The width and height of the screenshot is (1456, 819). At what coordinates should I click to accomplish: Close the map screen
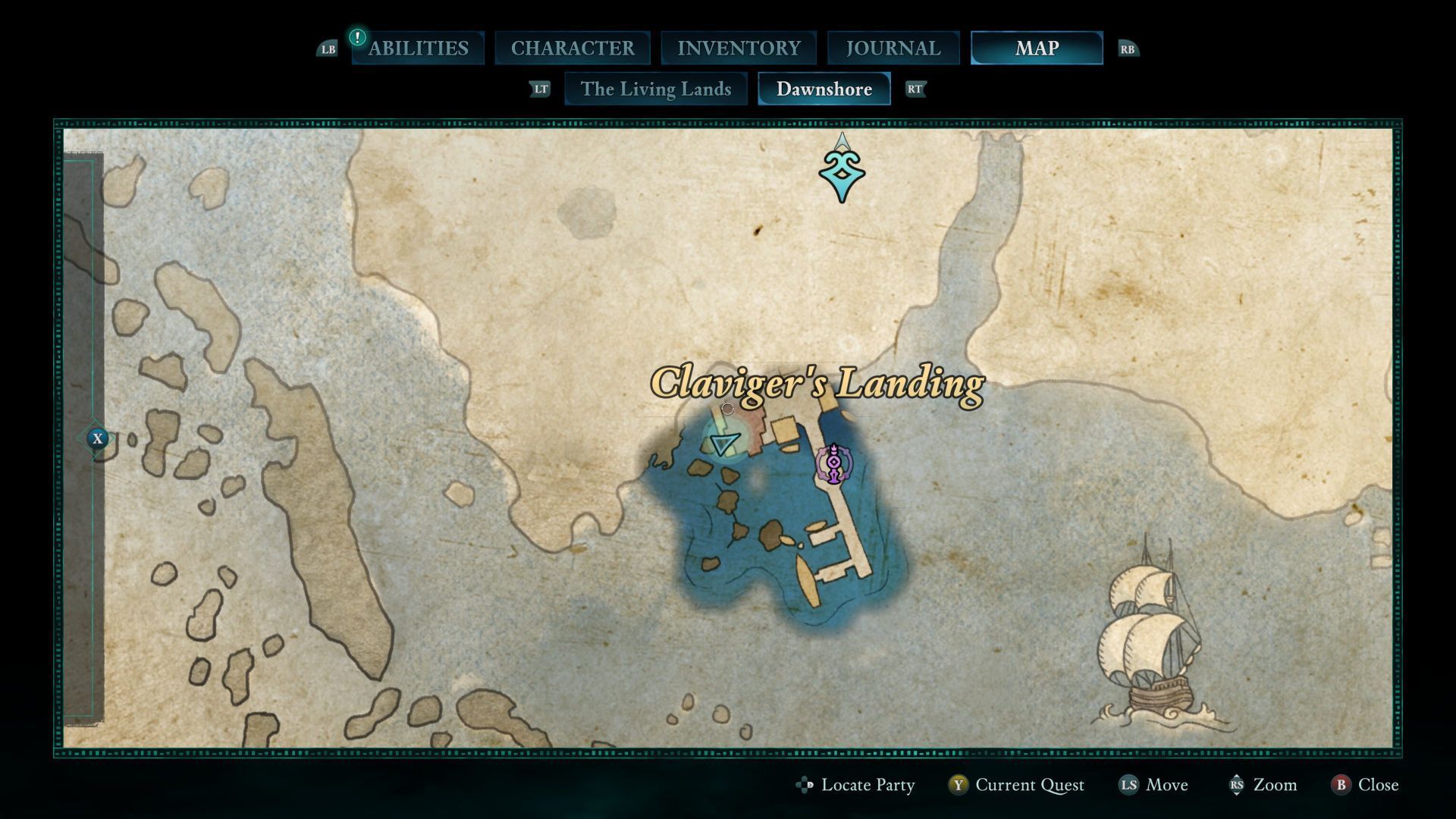tap(1365, 785)
